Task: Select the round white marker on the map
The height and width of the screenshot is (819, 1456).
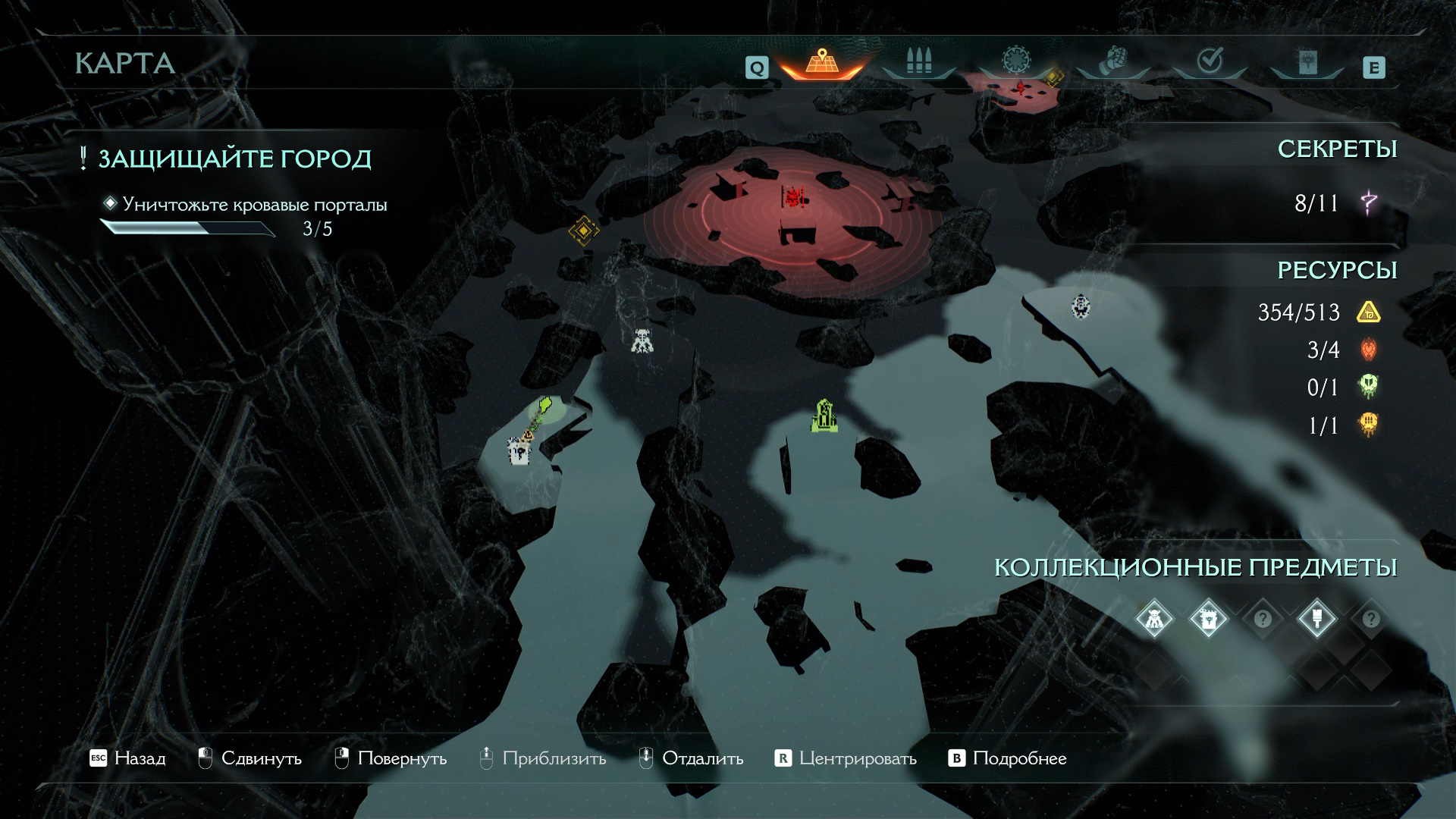Action: tap(1081, 306)
